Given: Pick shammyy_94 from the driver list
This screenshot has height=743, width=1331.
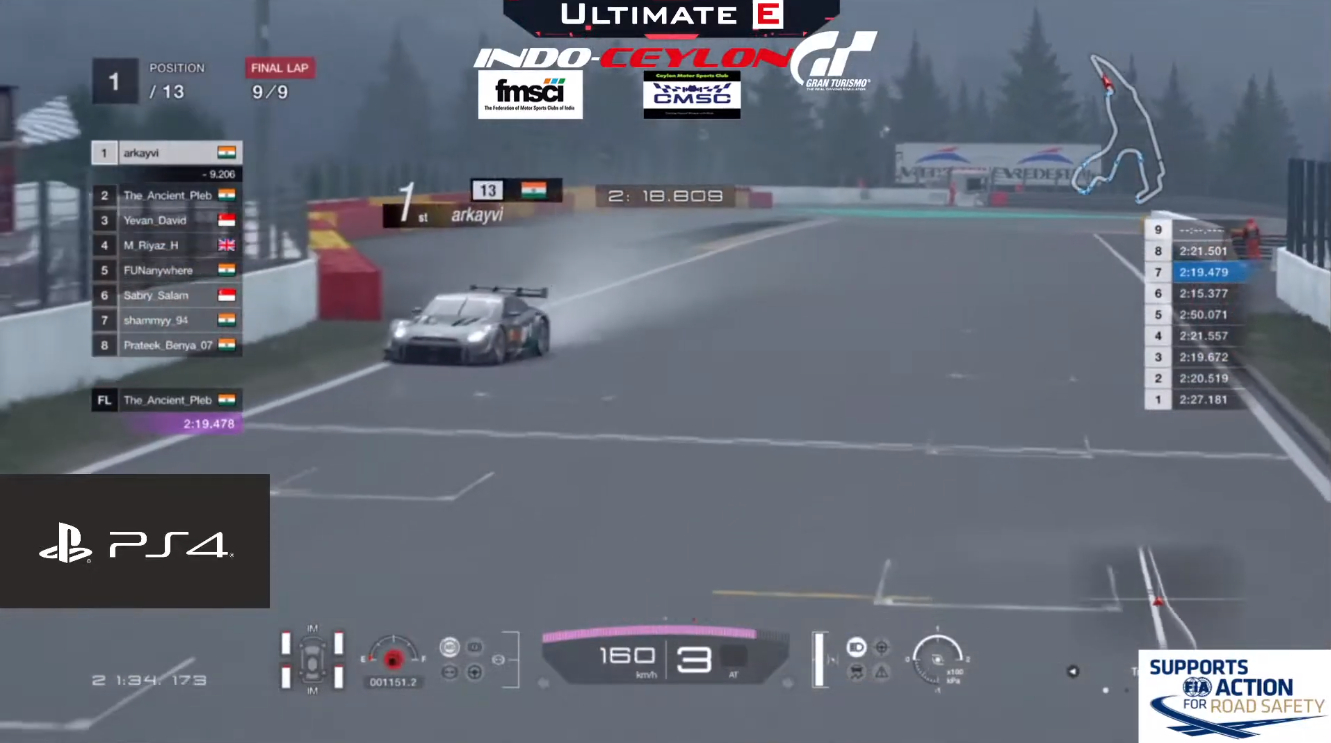Looking at the screenshot, I should (166, 320).
